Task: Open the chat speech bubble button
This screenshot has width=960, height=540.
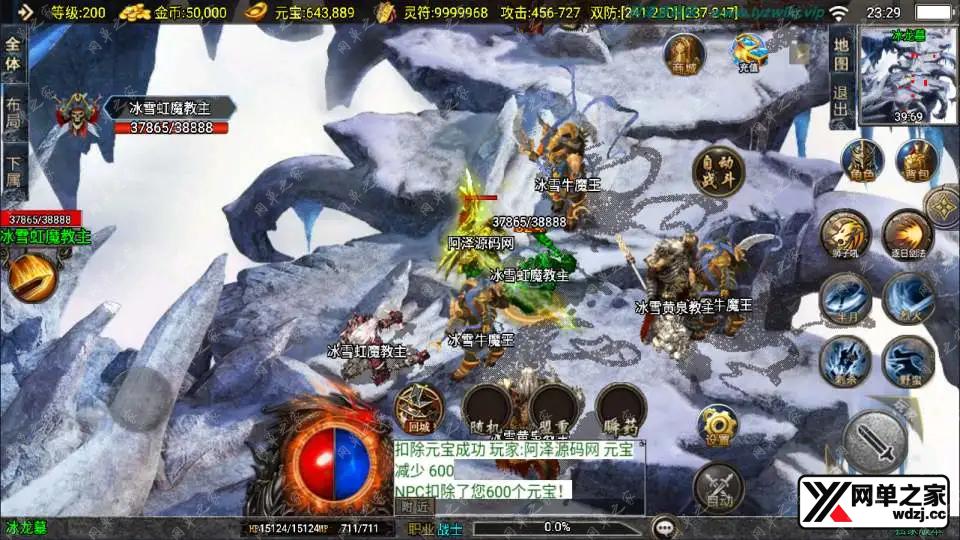Action: click(664, 527)
